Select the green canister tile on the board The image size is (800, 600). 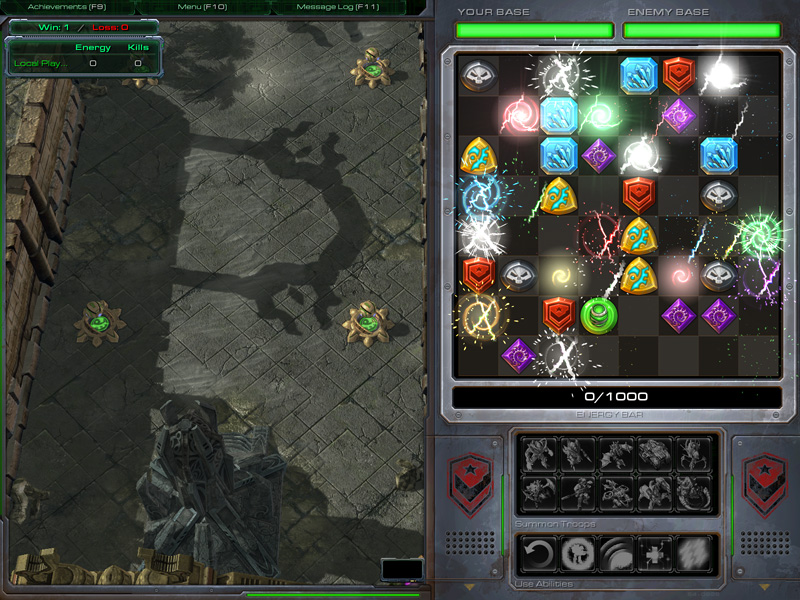point(598,315)
